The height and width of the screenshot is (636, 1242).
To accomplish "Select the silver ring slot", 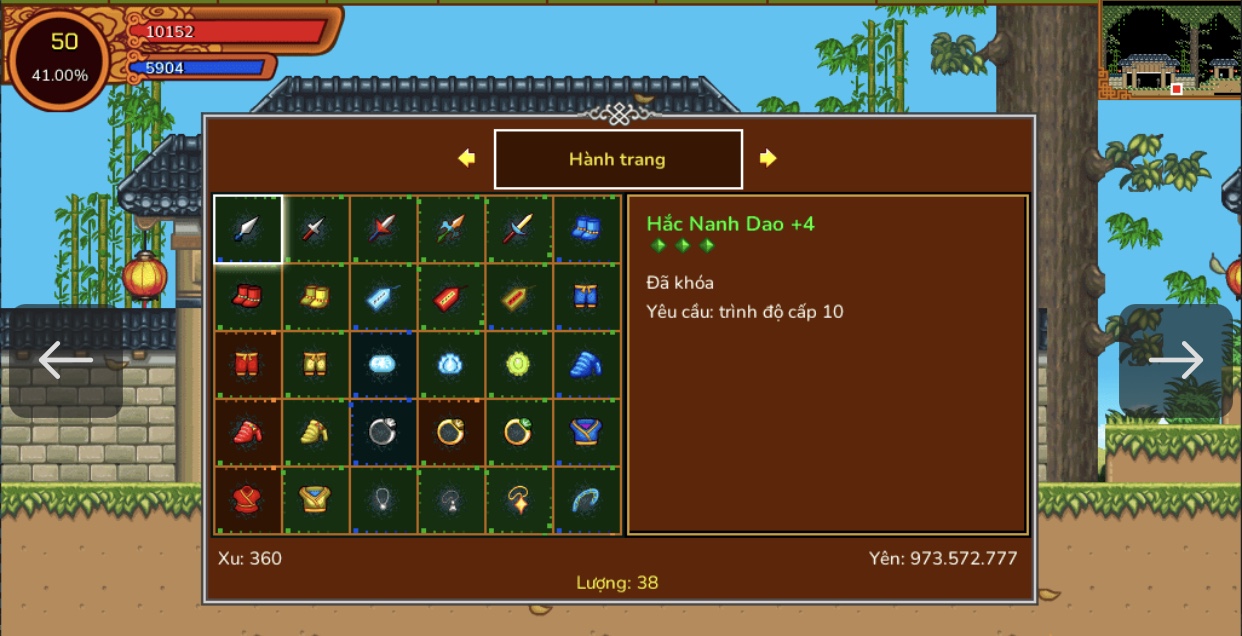I will click(x=383, y=432).
